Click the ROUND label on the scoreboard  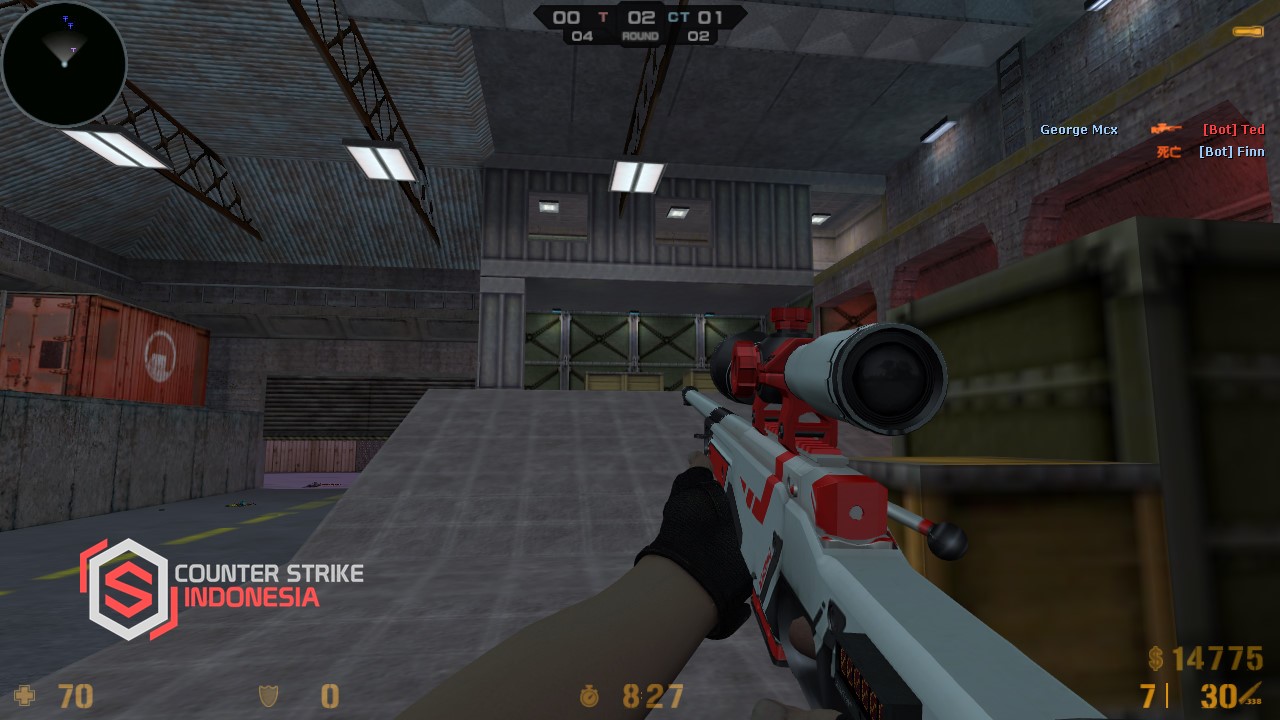640,35
